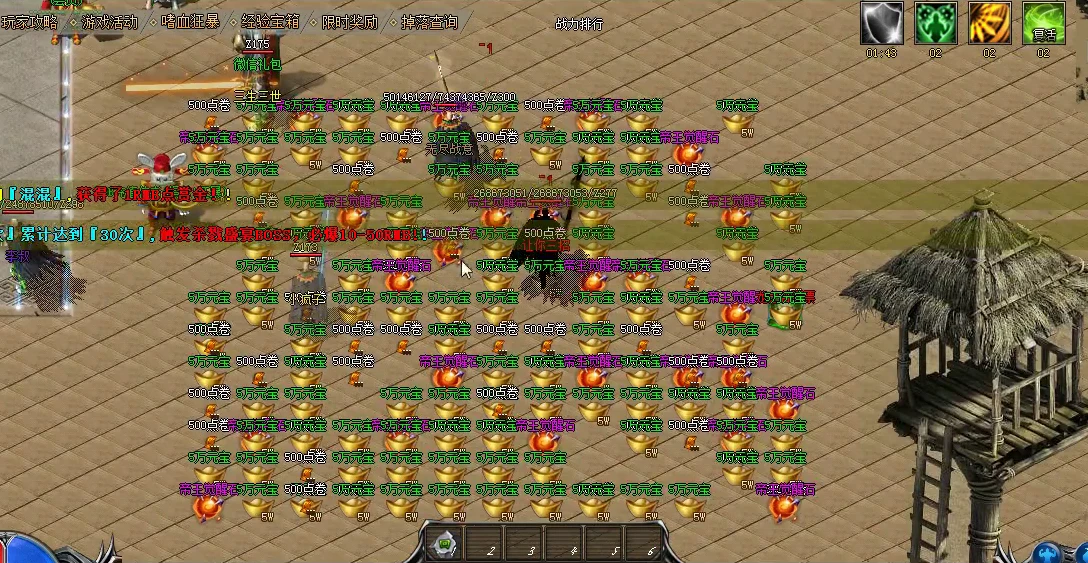
Task: Click the golden feathers buff icon
Action: tap(989, 23)
